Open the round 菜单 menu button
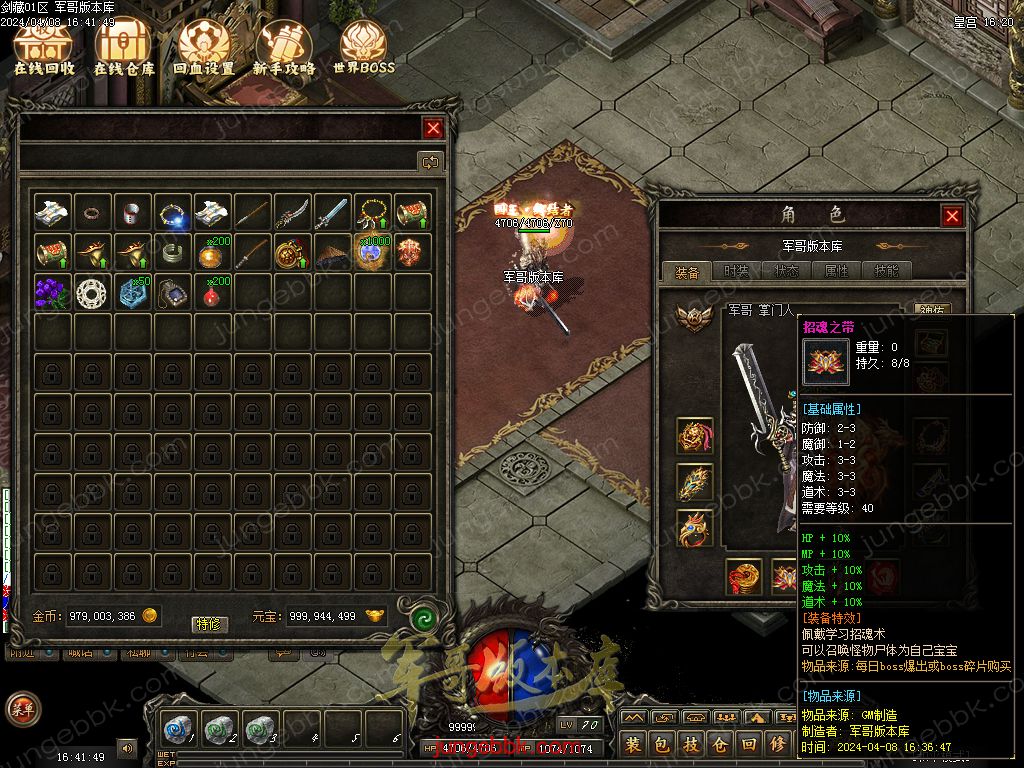The height and width of the screenshot is (768, 1024). [x=22, y=708]
